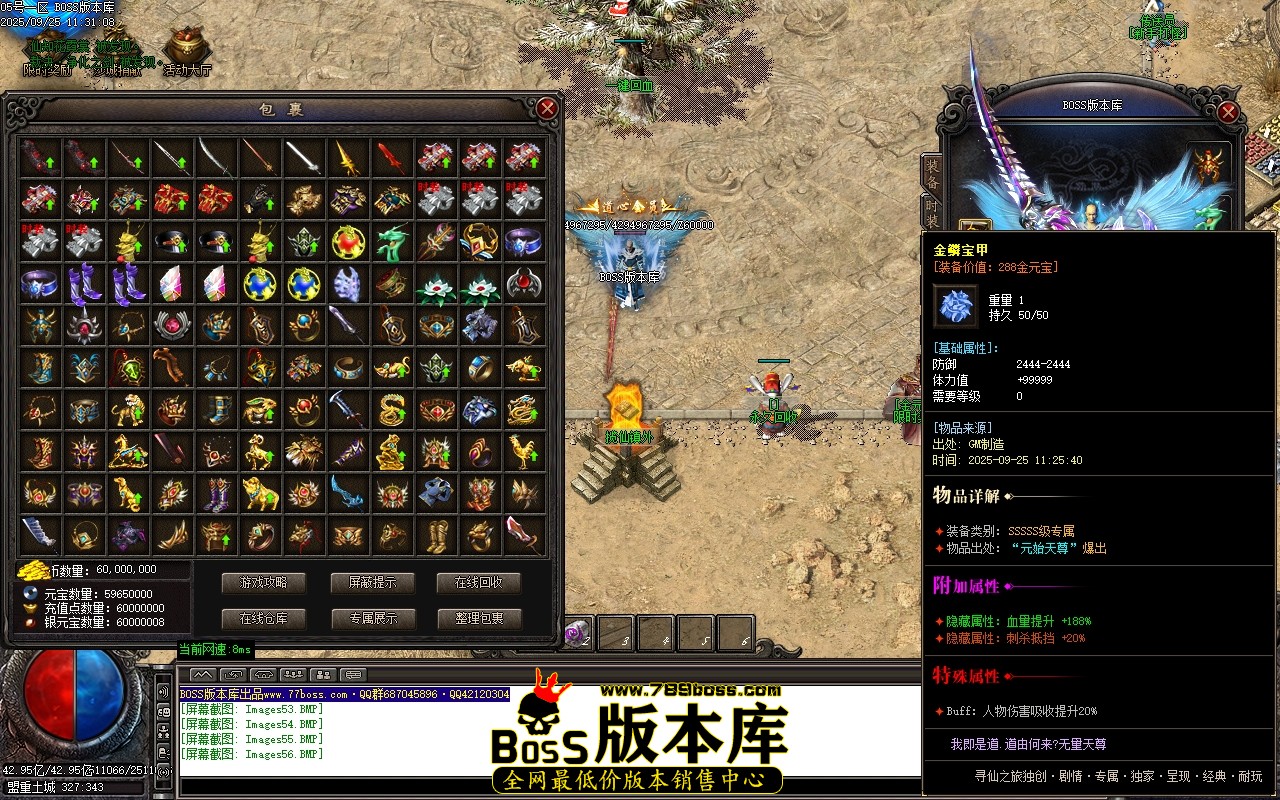This screenshot has width=1280, height=800.
Task: Click the 金鳞宝甲 armor thumbnail in detail panel
Action: tap(955, 305)
